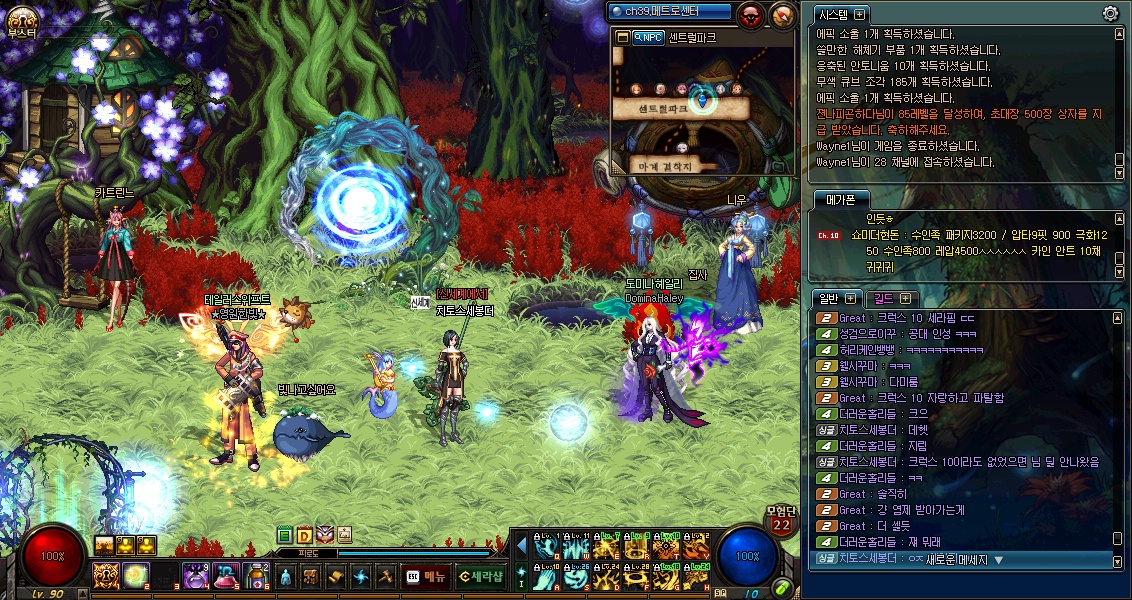Viewport: 1132px width, 600px height.
Task: Toggle the minimap window size button
Action: [x=622, y=37]
